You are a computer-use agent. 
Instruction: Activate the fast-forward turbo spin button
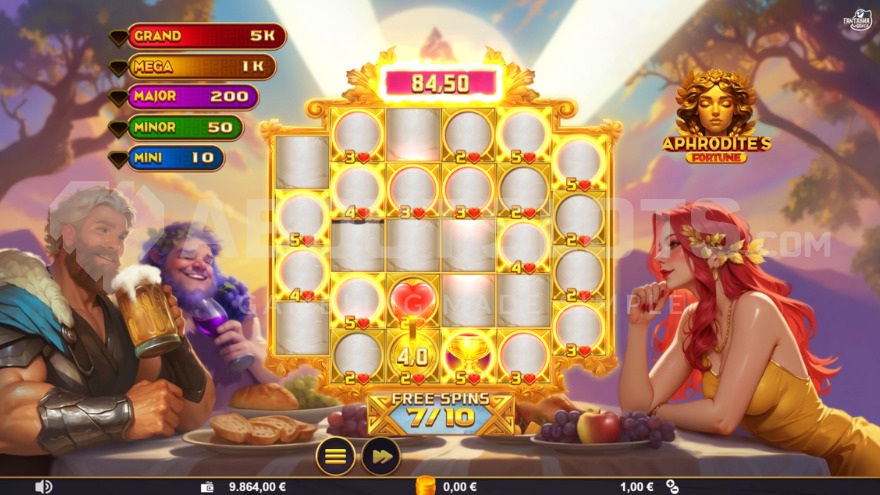381,456
